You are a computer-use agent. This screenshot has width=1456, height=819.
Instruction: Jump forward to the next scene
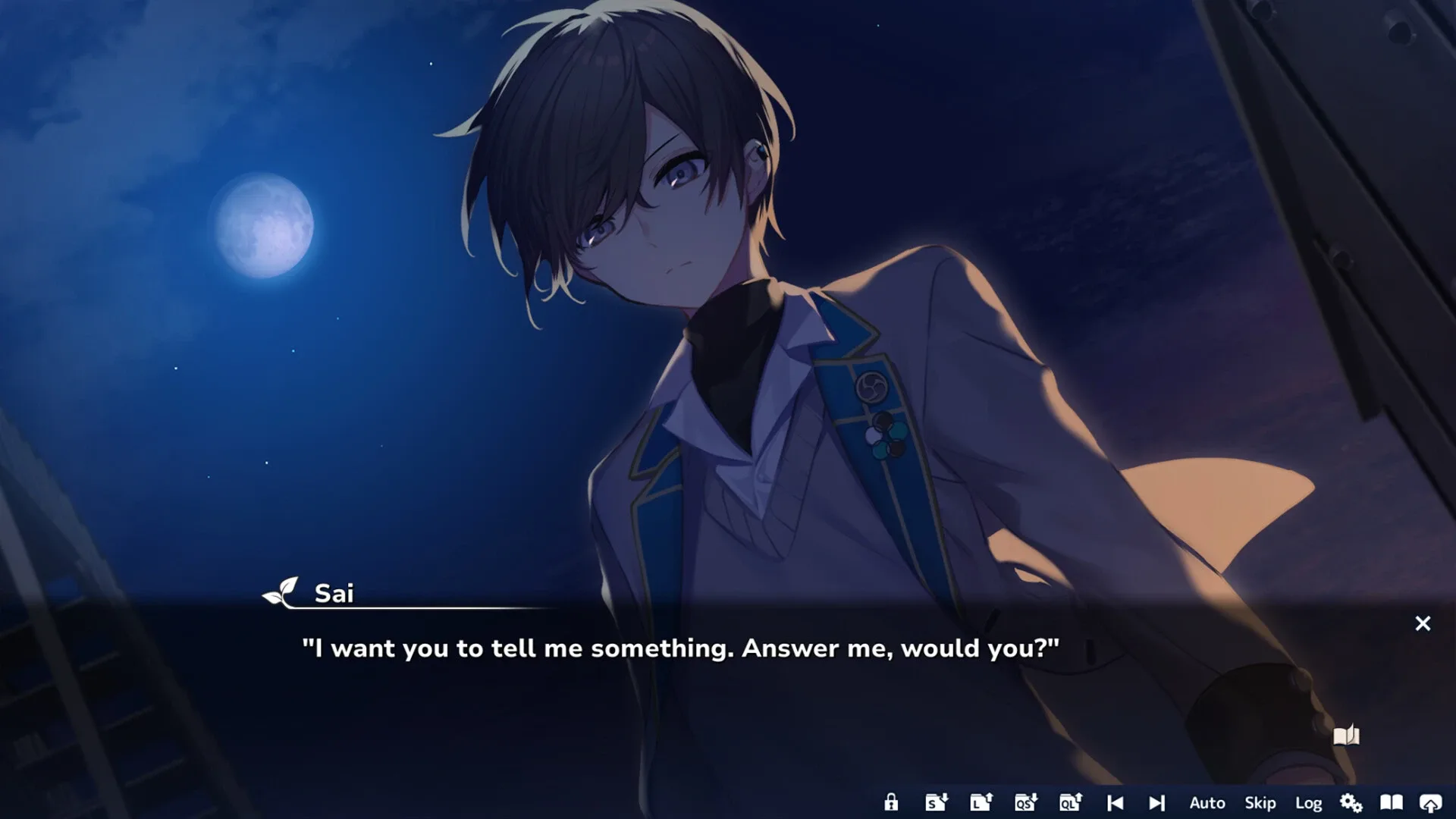pyautogui.click(x=1157, y=802)
